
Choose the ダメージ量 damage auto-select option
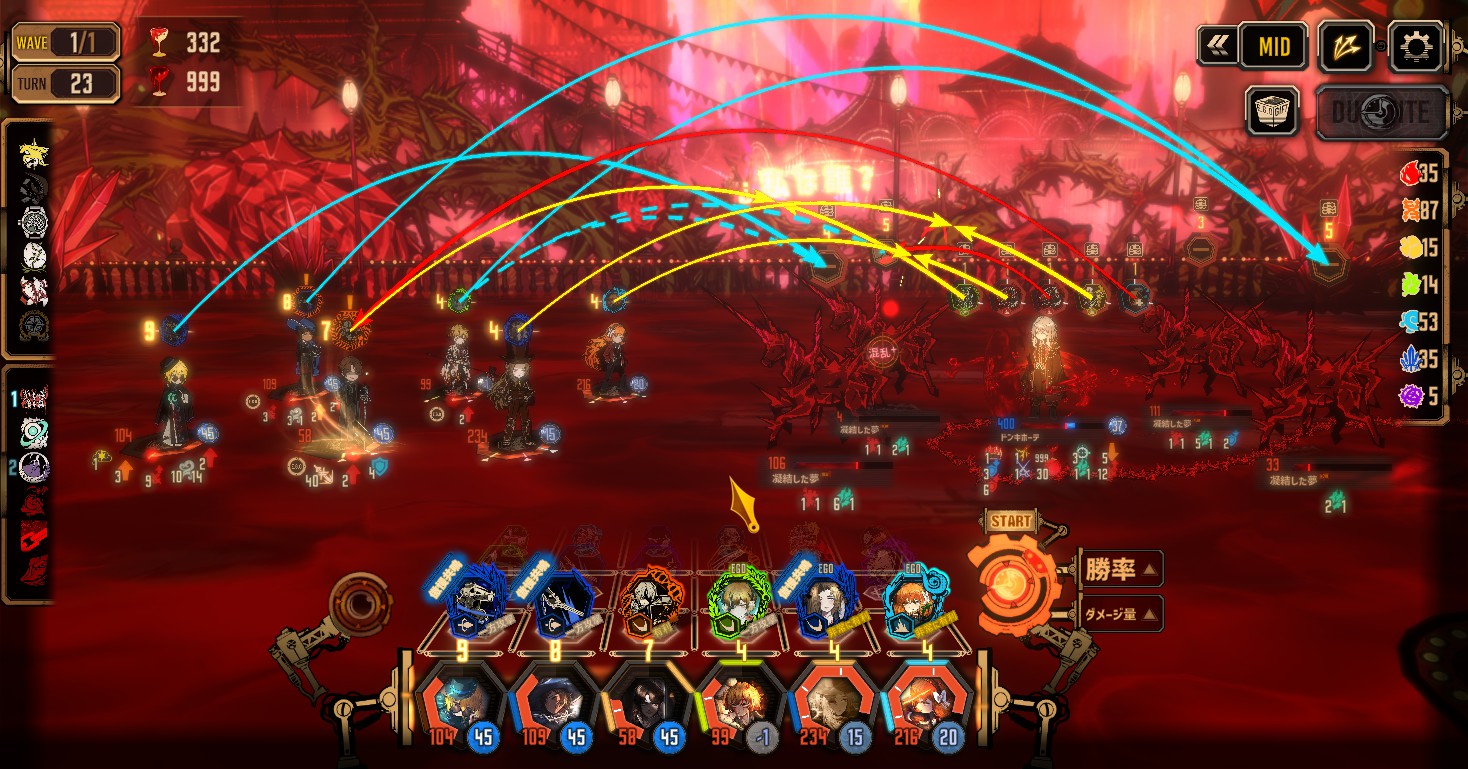click(x=1118, y=614)
